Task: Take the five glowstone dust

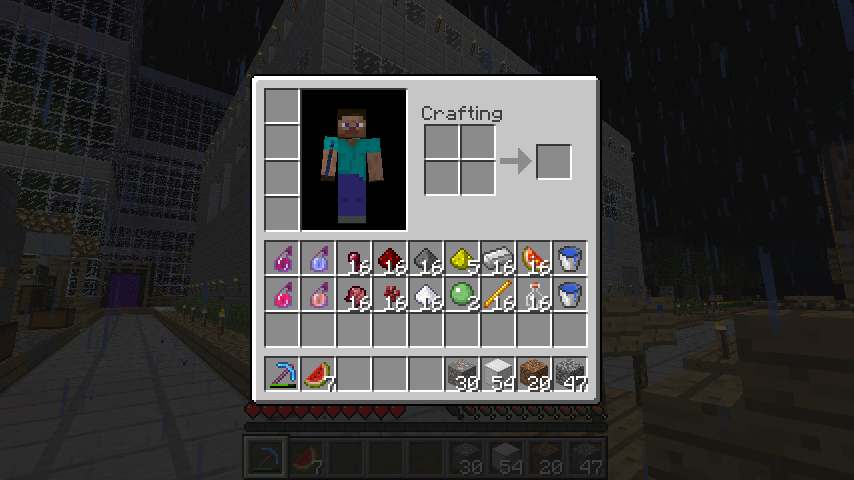Action: click(x=463, y=259)
